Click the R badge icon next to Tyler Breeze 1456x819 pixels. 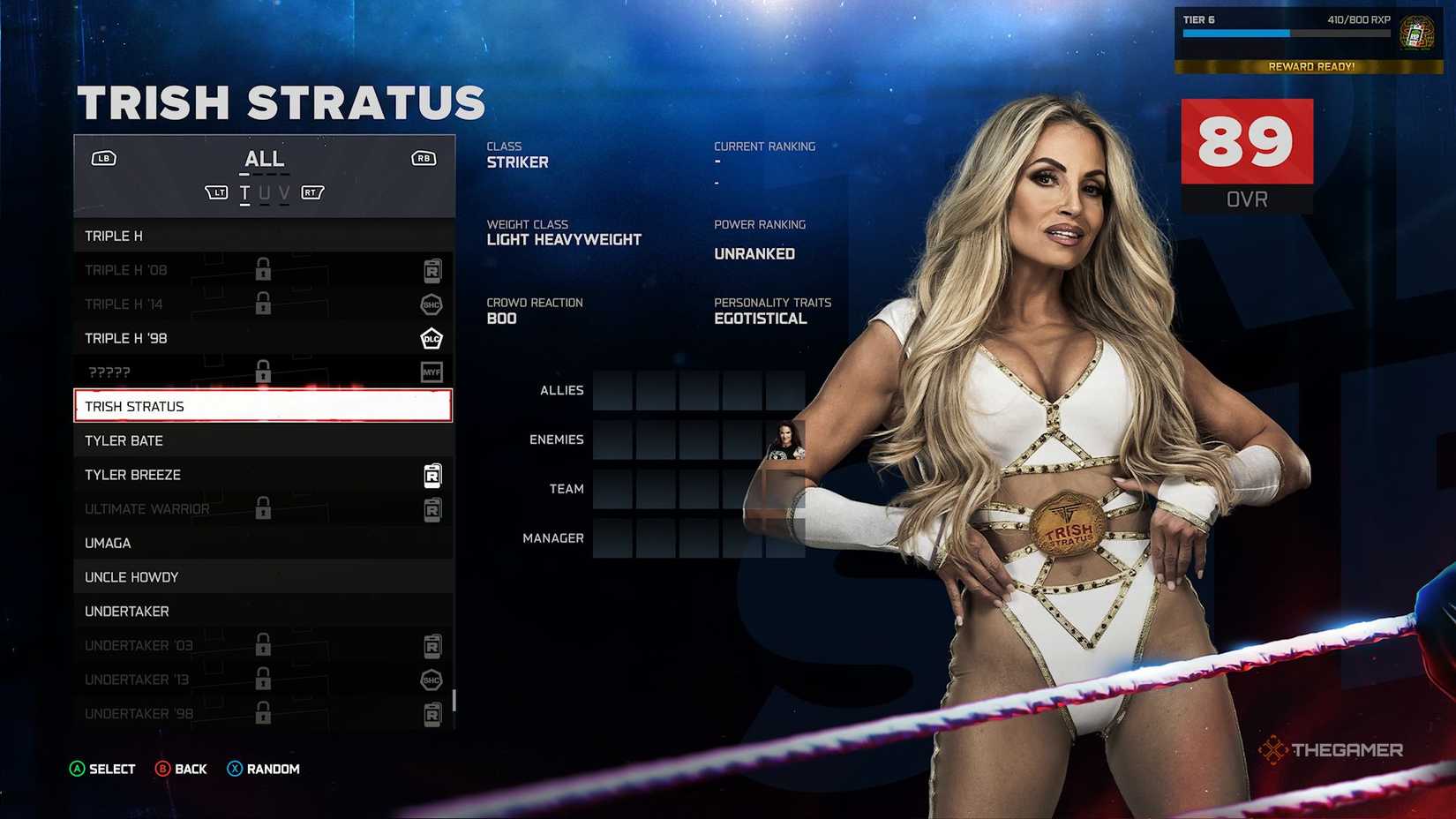pyautogui.click(x=432, y=475)
